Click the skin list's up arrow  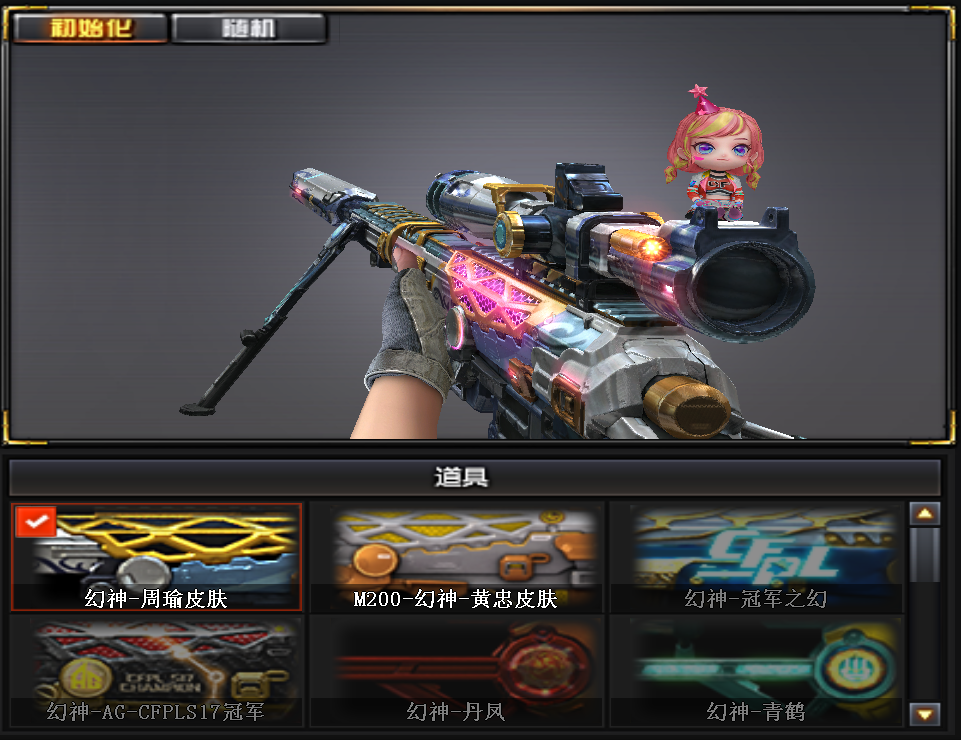coord(925,514)
